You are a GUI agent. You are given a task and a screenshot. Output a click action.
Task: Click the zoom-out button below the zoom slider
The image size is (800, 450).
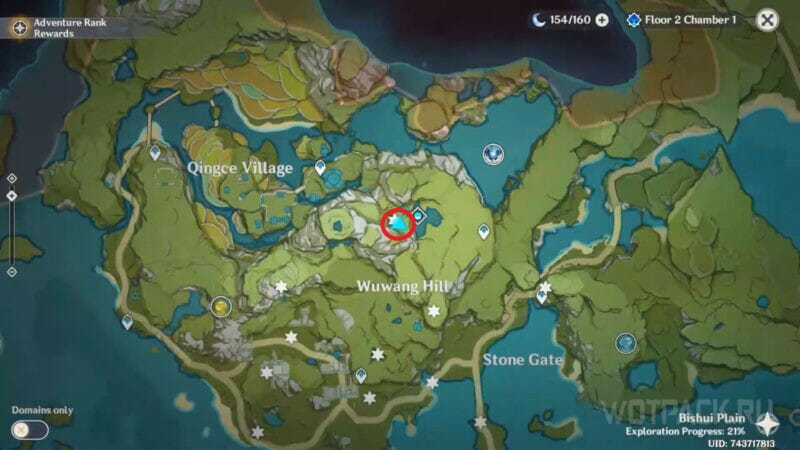(11, 271)
